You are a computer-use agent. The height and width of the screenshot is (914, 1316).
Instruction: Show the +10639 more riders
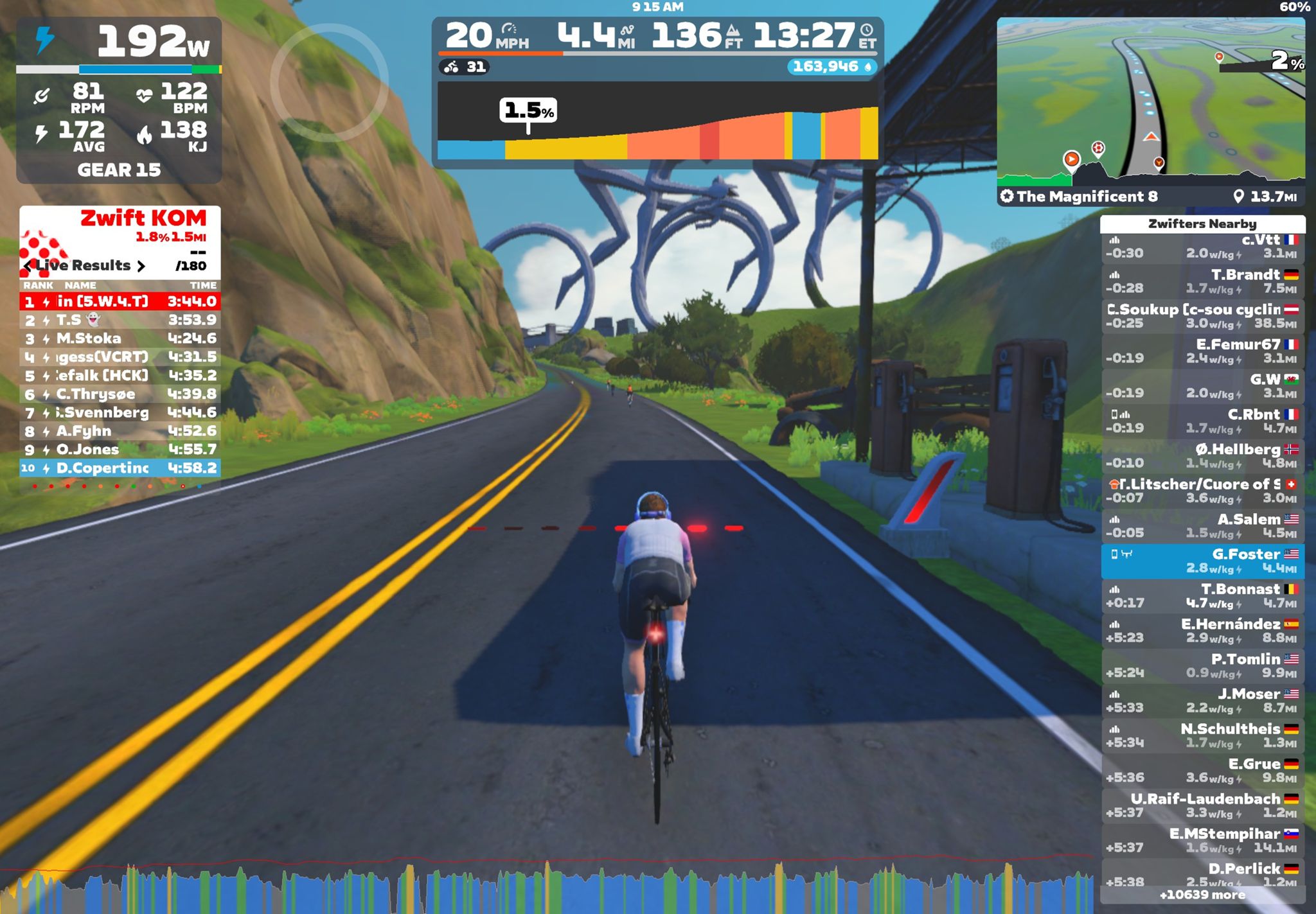(x=1202, y=895)
